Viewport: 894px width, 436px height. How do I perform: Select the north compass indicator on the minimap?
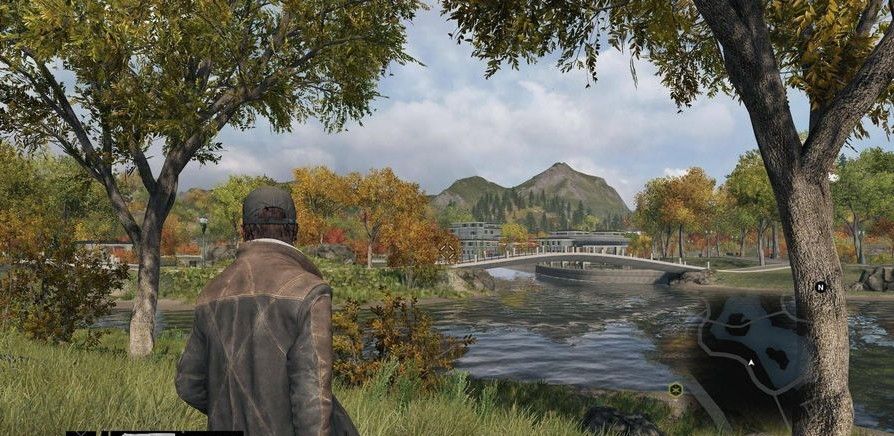click(x=820, y=287)
